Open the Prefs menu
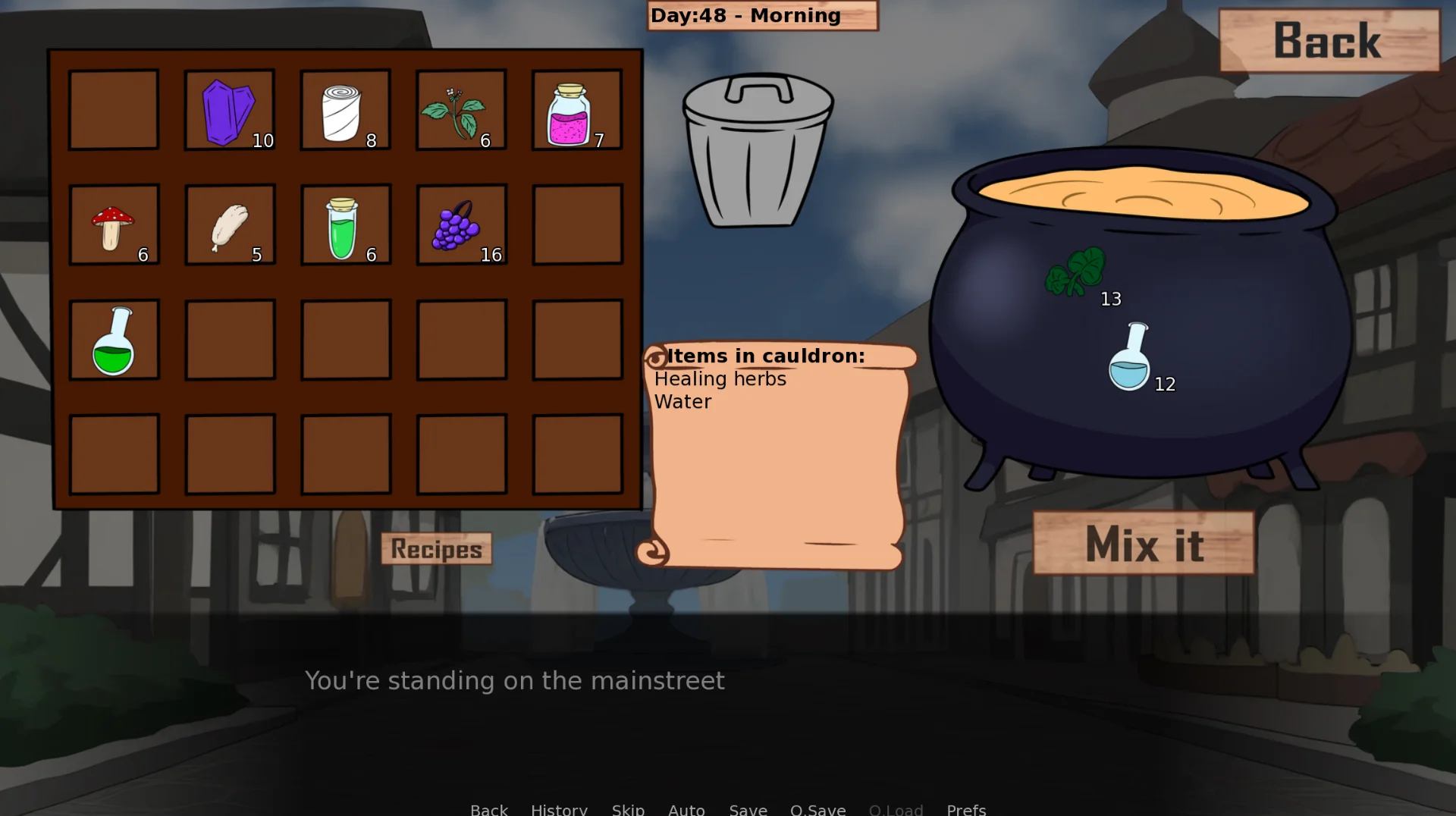 966,808
